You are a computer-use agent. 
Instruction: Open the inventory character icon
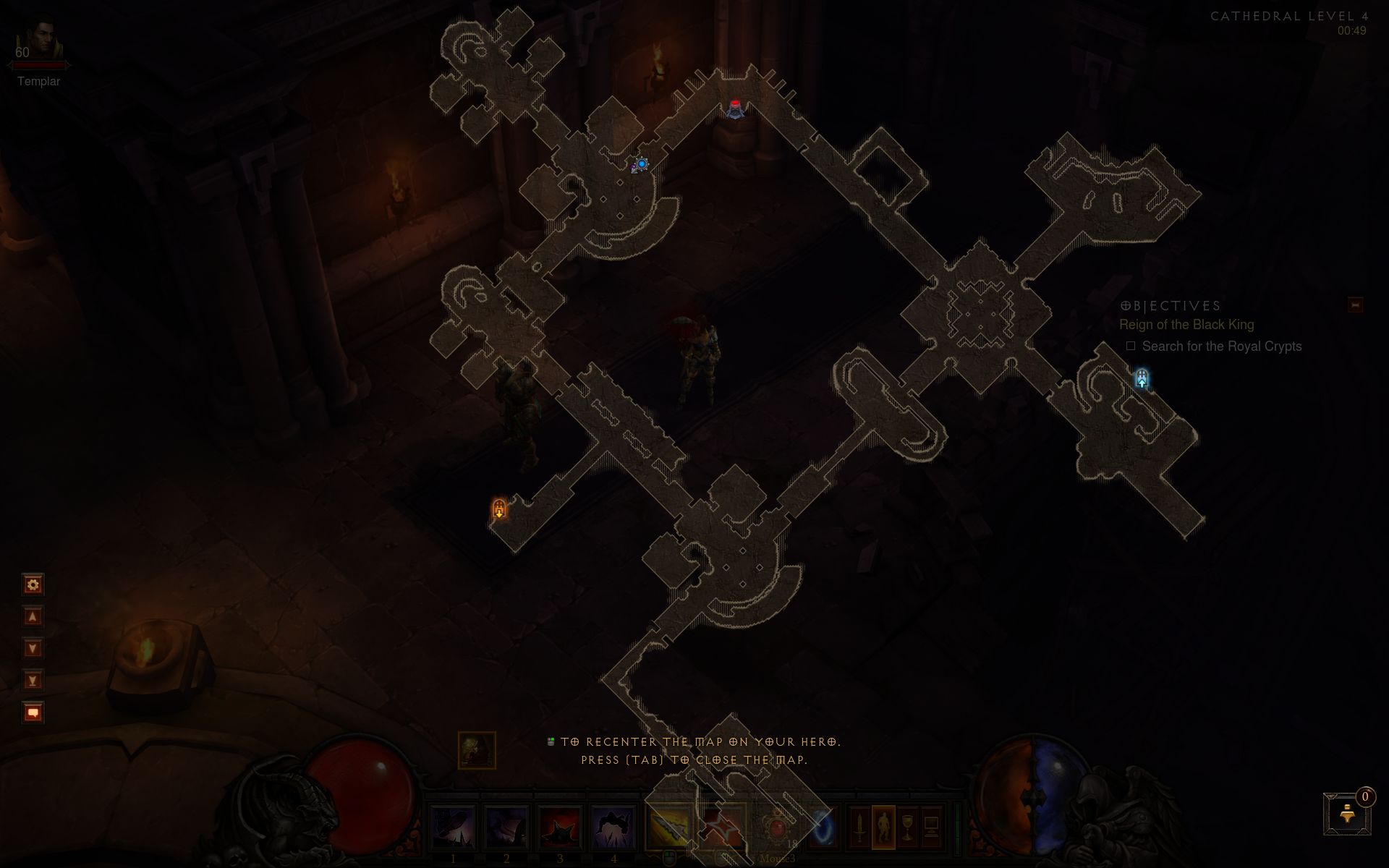point(883,827)
